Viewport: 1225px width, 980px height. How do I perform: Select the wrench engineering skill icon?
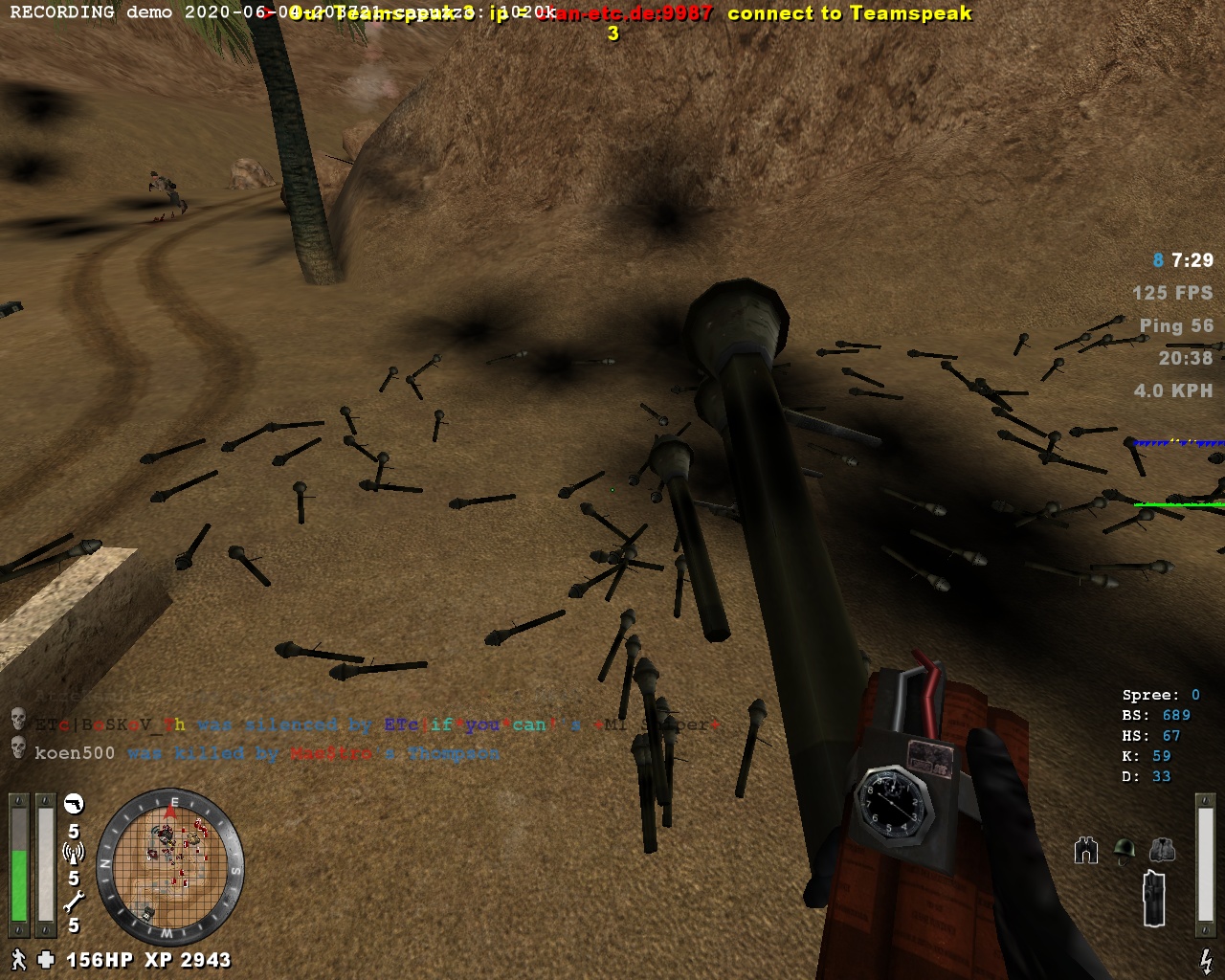74,900
